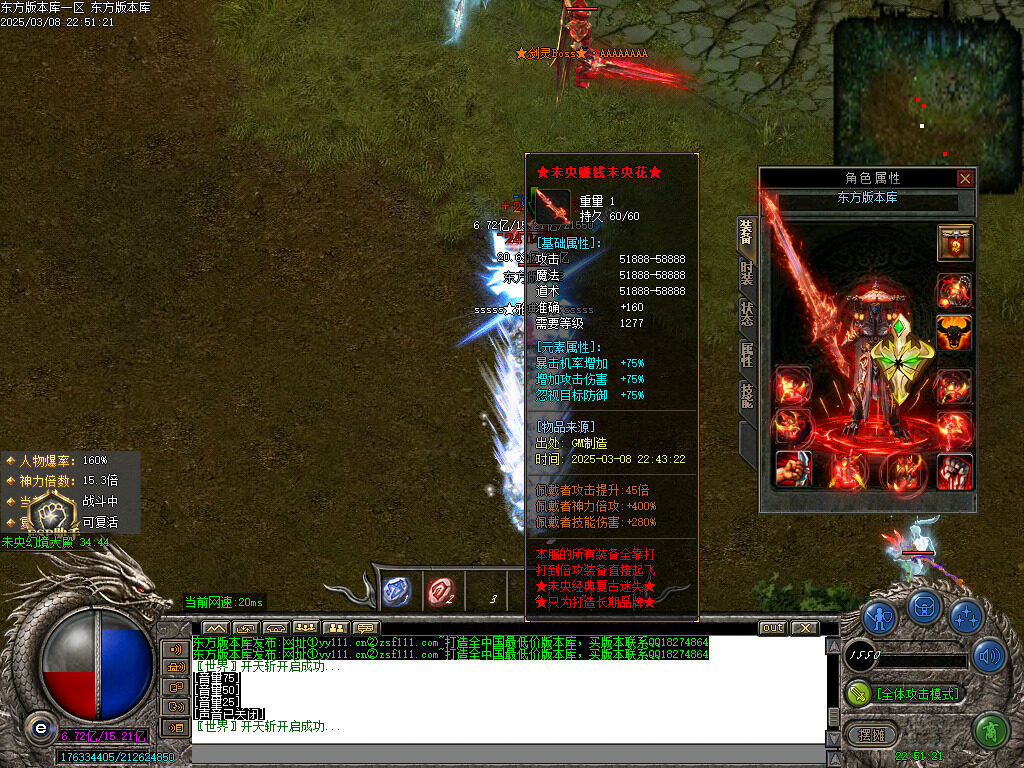Select the clenched red fist equipment slot
Image resolution: width=1024 pixels, height=768 pixels.
[x=954, y=470]
